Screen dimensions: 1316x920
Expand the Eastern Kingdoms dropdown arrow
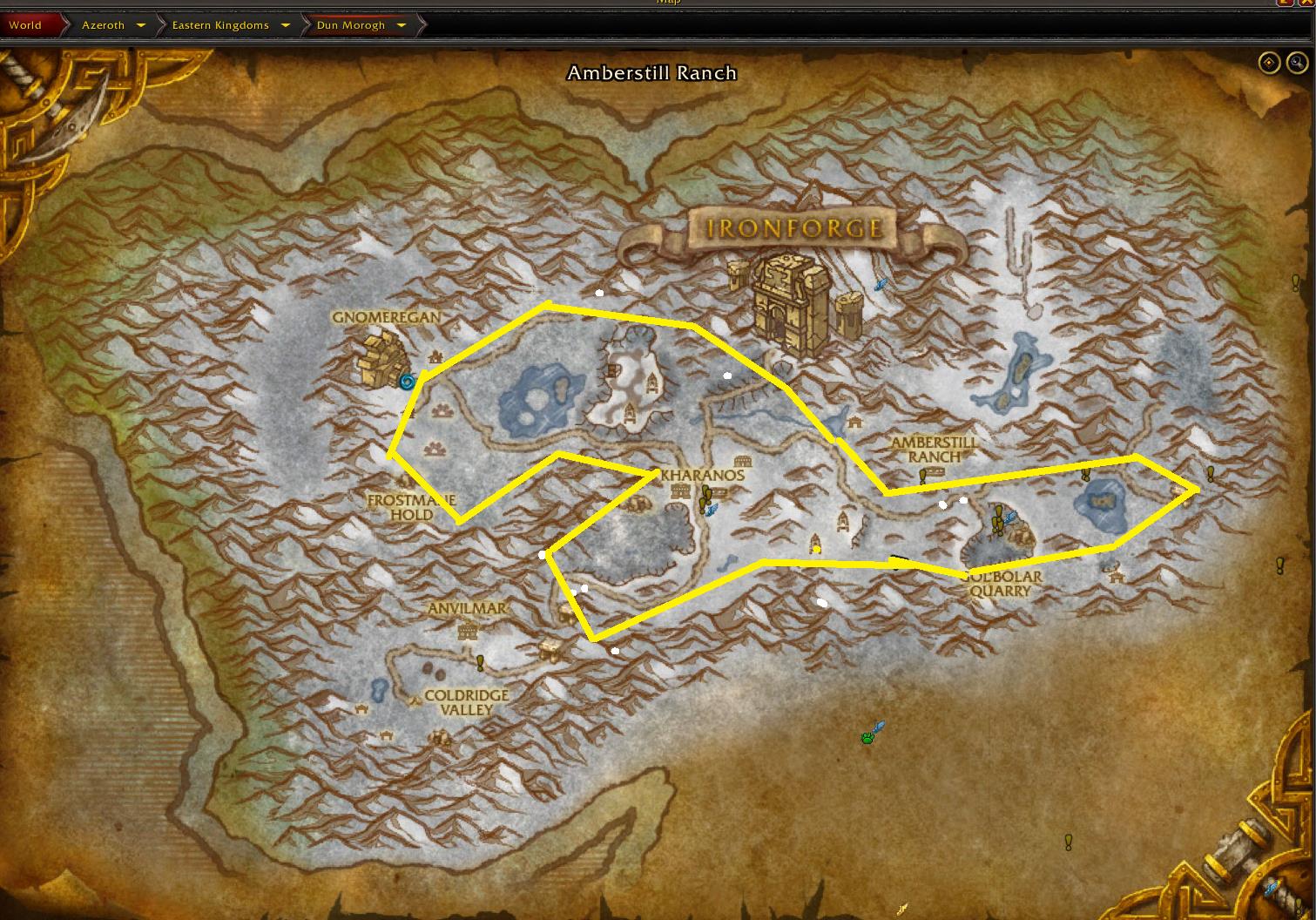point(285,25)
